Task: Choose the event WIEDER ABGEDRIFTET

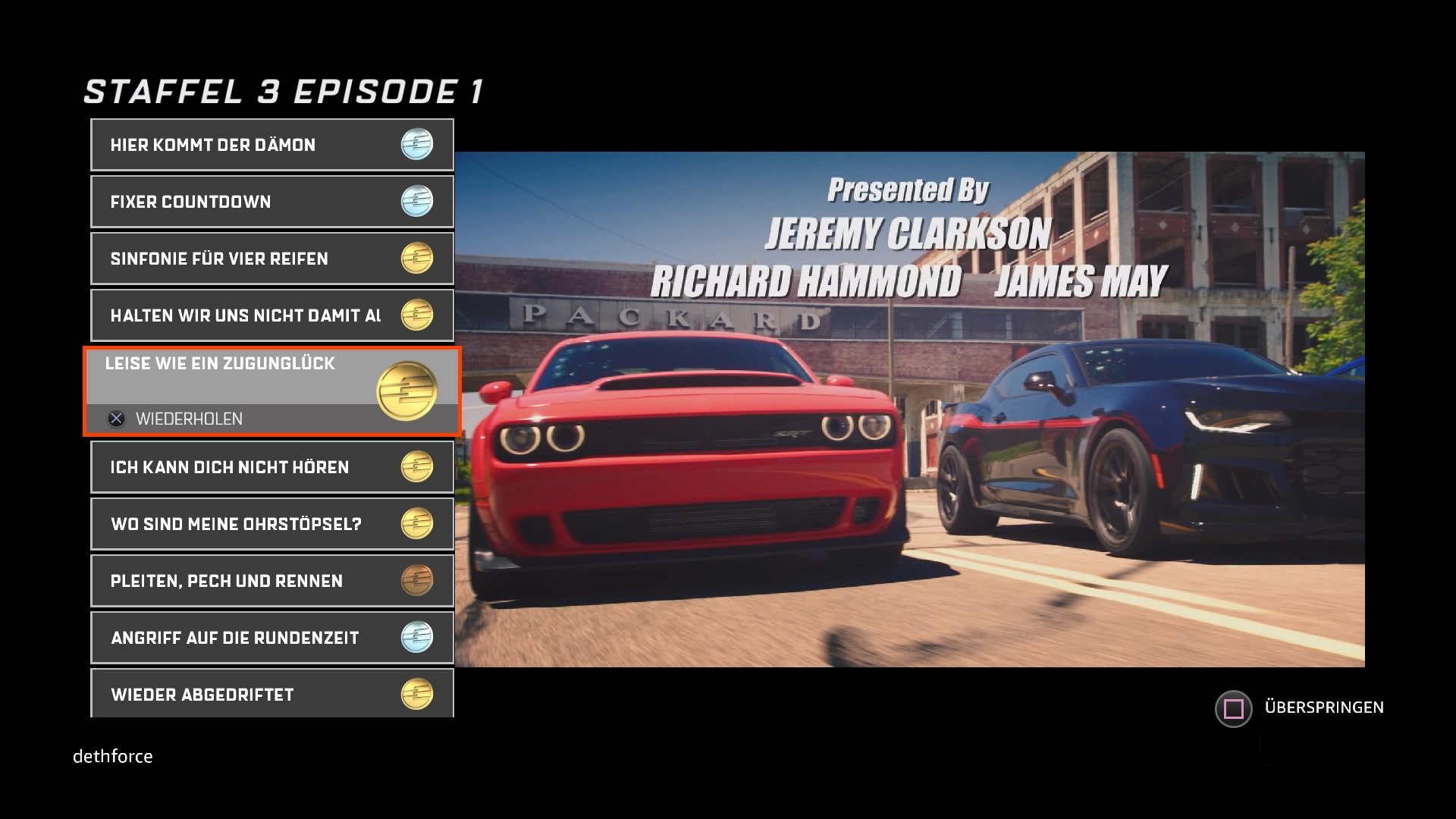Action: [227, 693]
